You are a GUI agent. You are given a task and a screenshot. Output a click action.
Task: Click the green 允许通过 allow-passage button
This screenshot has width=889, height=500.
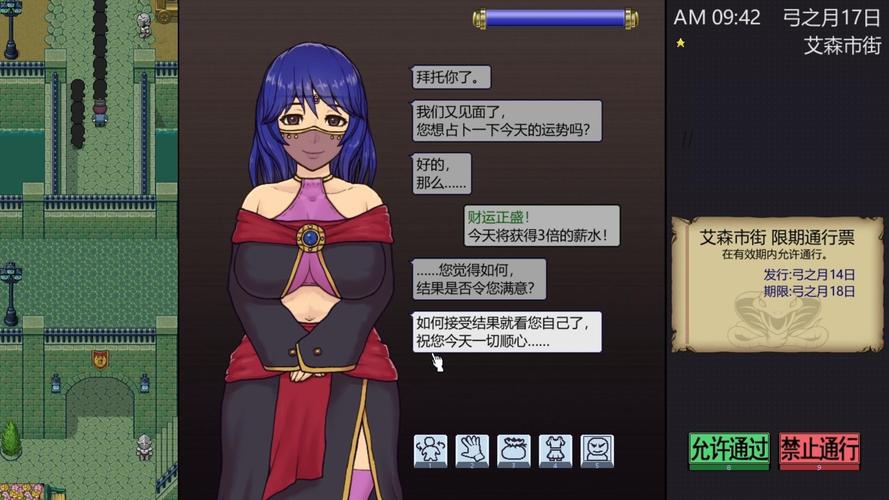[x=729, y=450]
